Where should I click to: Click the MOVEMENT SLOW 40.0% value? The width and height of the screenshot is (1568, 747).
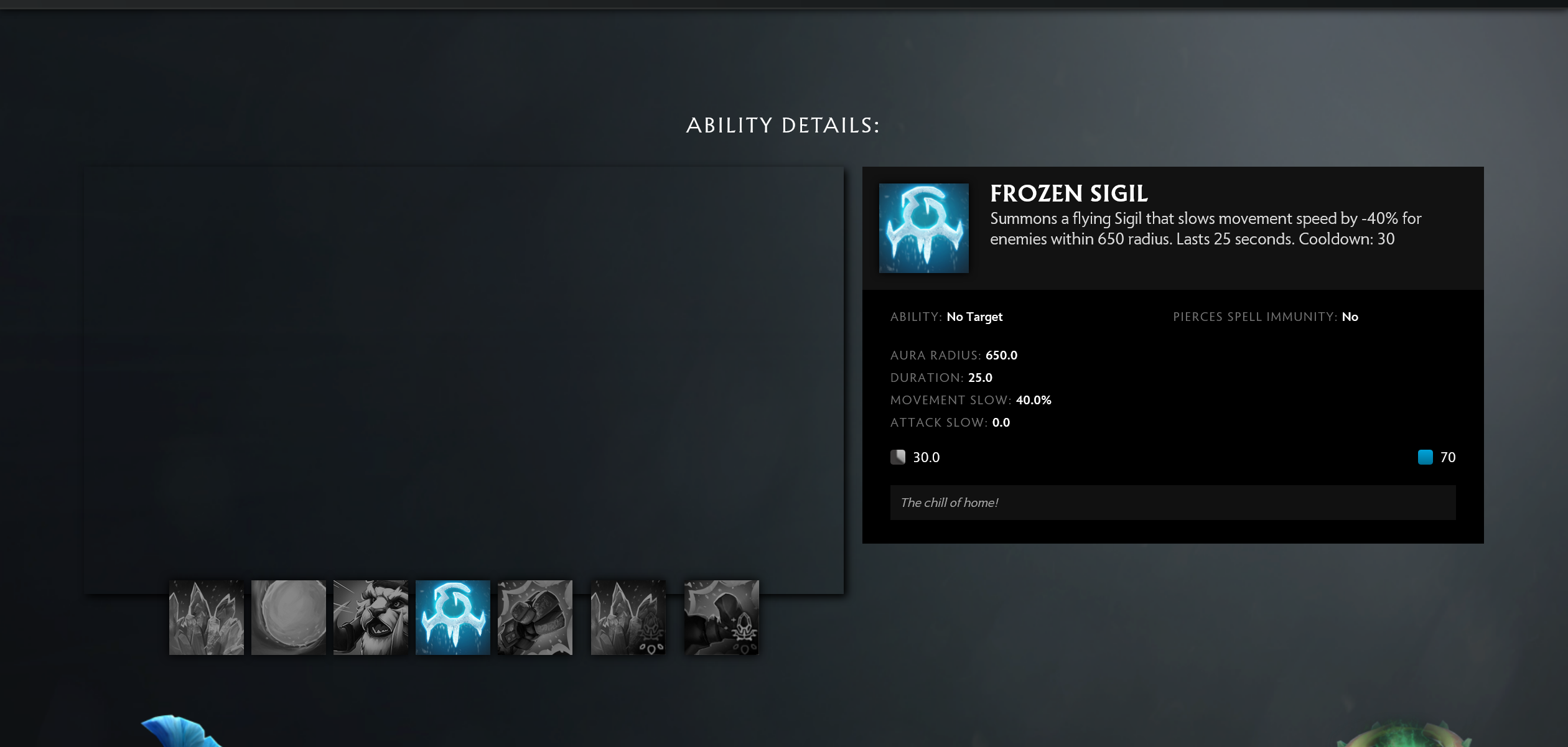(1032, 400)
